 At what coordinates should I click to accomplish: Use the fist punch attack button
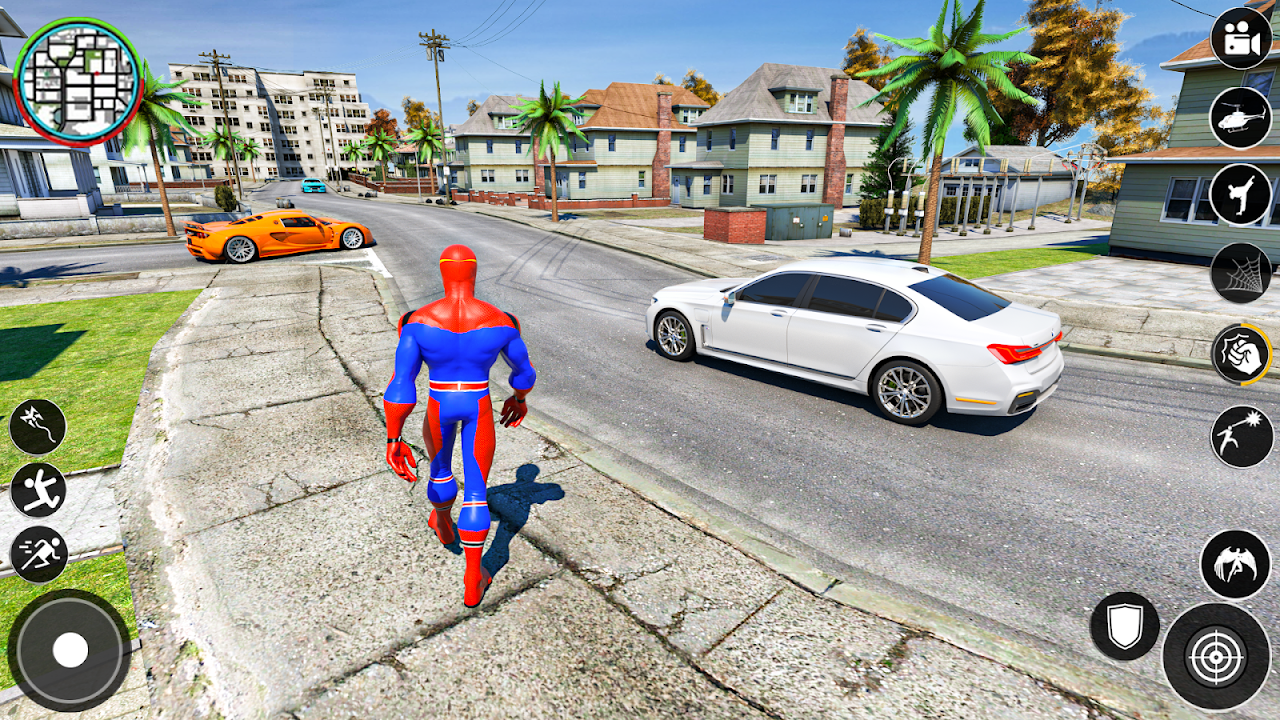coord(1241,354)
